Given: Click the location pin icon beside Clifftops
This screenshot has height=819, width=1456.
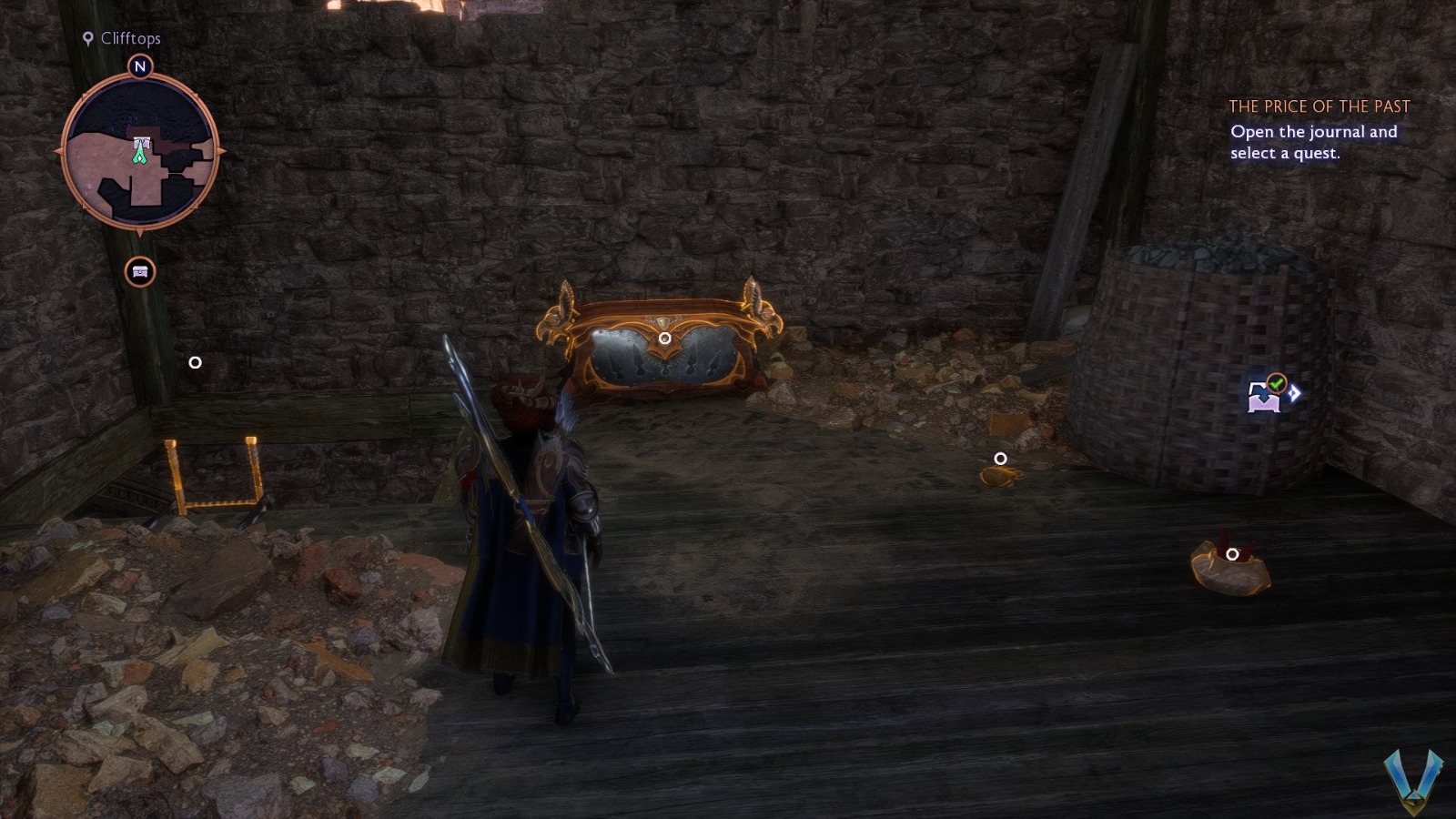Looking at the screenshot, I should click(x=87, y=38).
